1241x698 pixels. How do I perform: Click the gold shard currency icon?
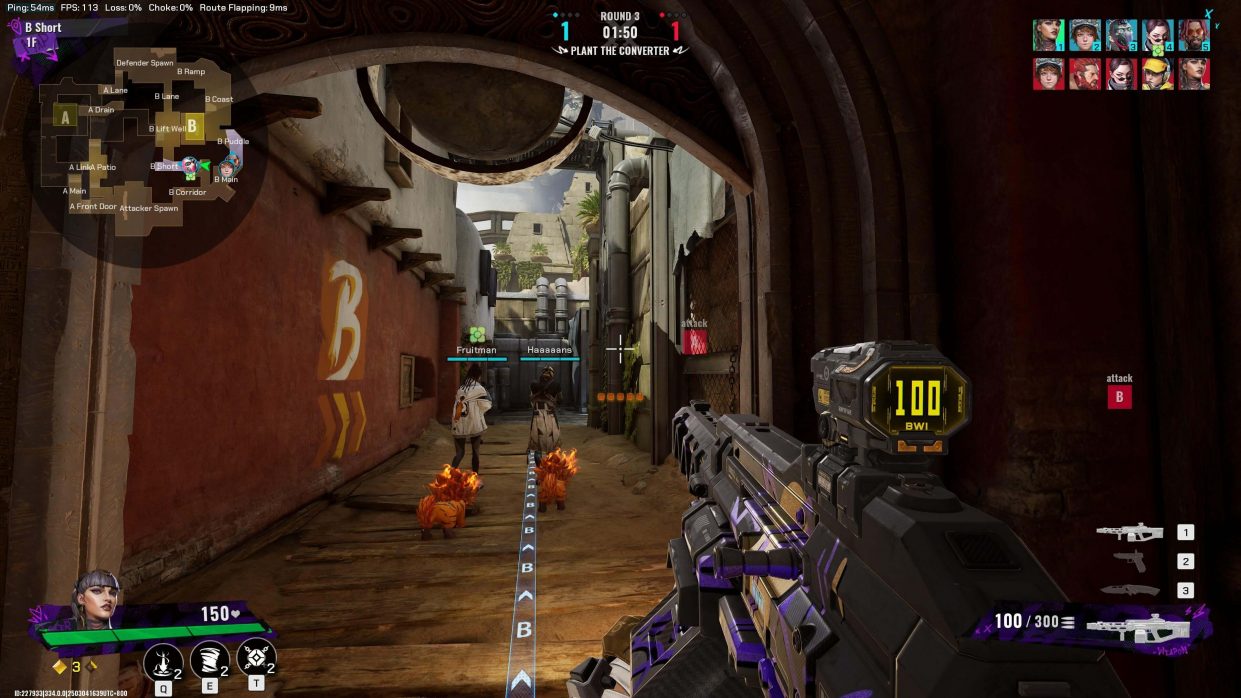coord(60,667)
